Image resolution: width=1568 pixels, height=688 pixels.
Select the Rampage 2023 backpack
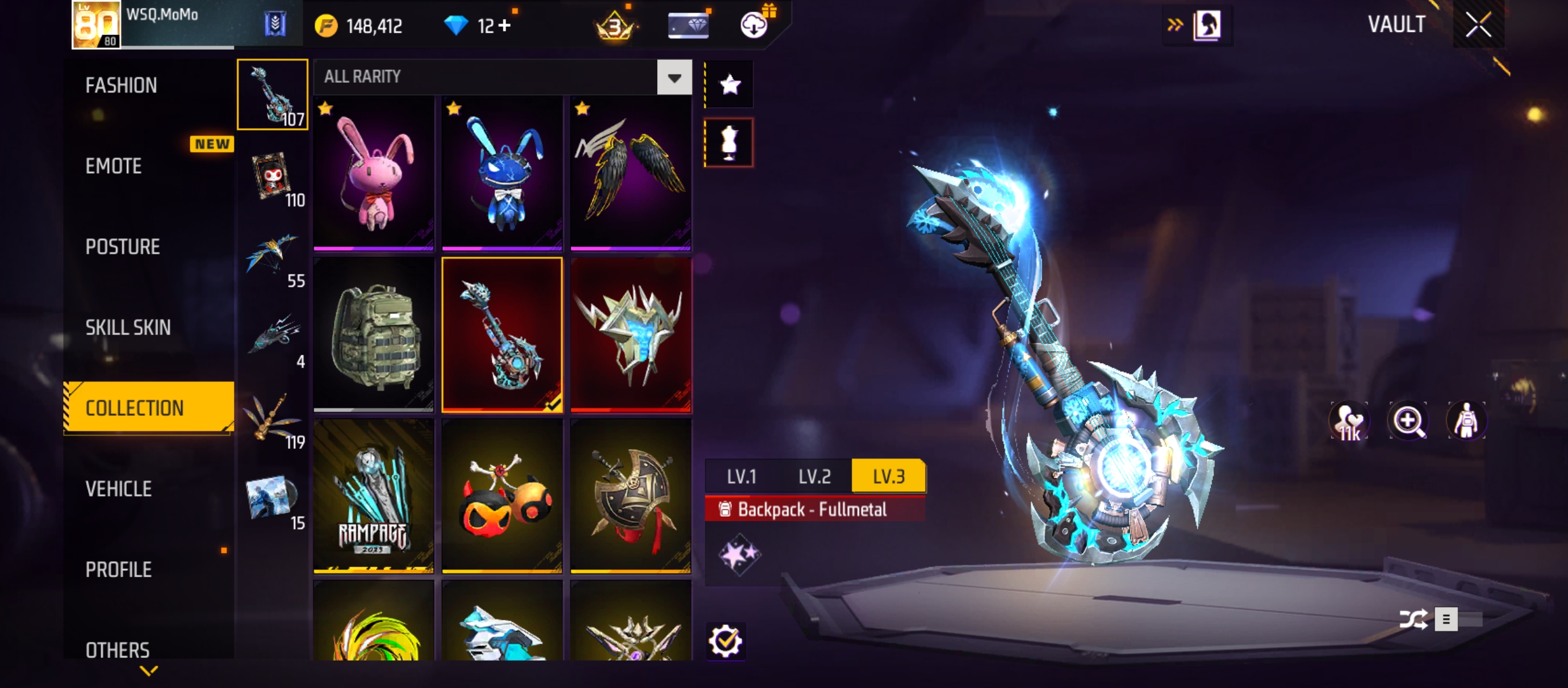click(x=374, y=496)
